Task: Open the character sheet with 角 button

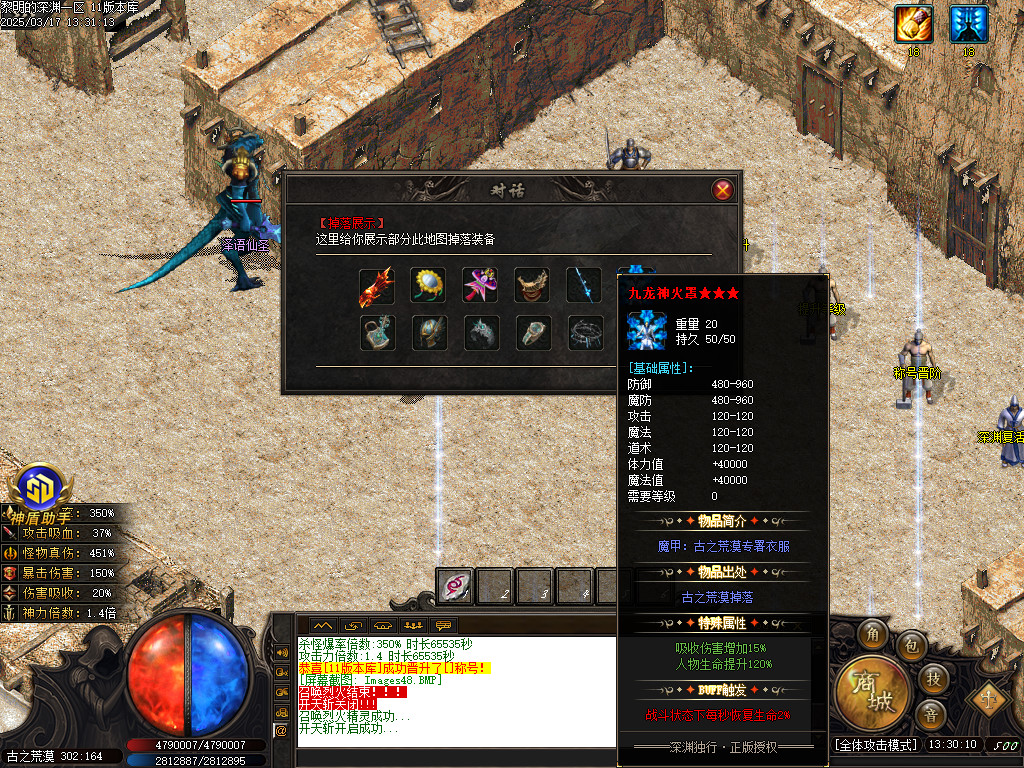Action: [x=873, y=633]
